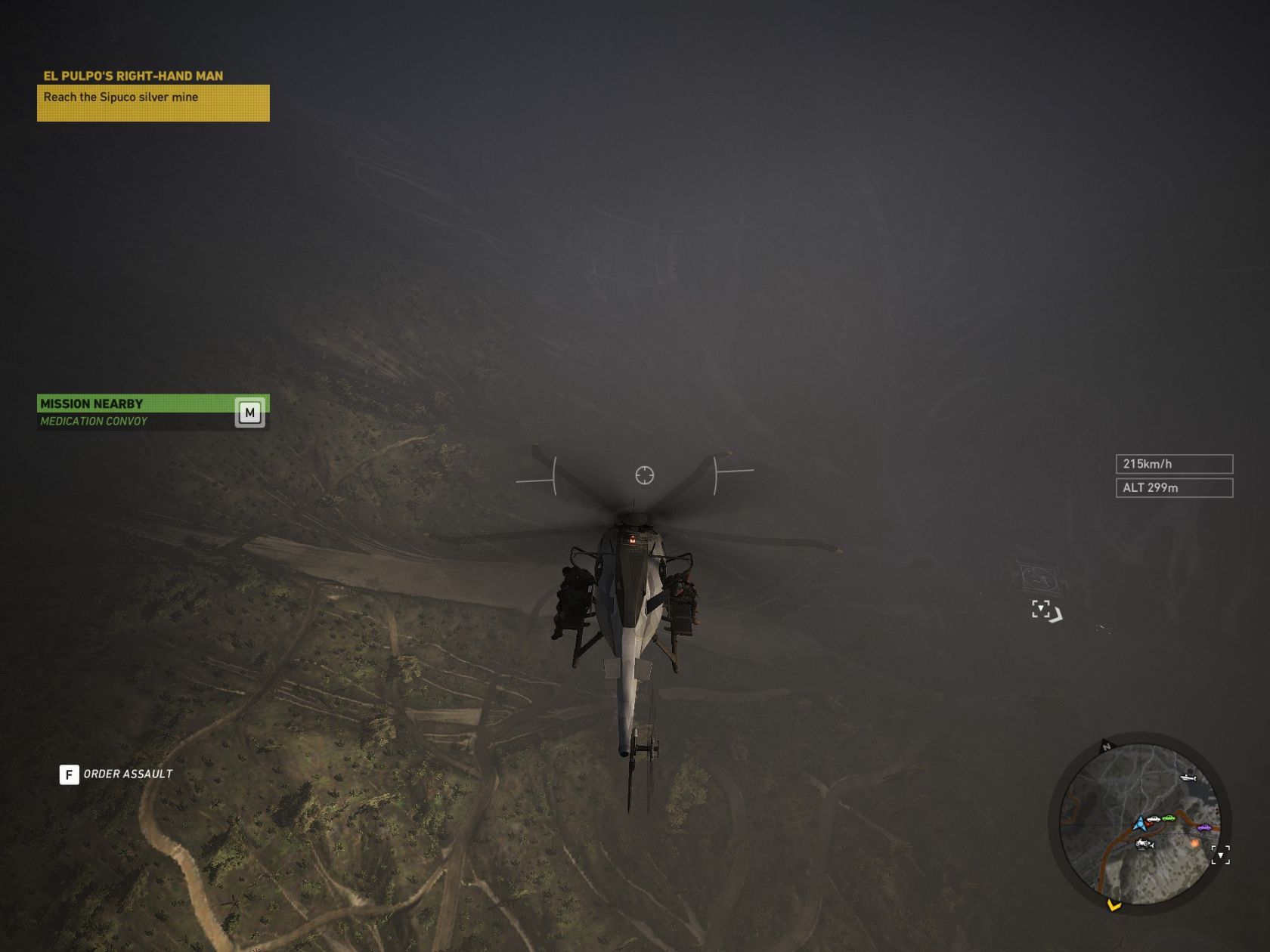Click the orange glowing dot on minimap
Viewport: 1270px width, 952px height.
pos(1194,843)
